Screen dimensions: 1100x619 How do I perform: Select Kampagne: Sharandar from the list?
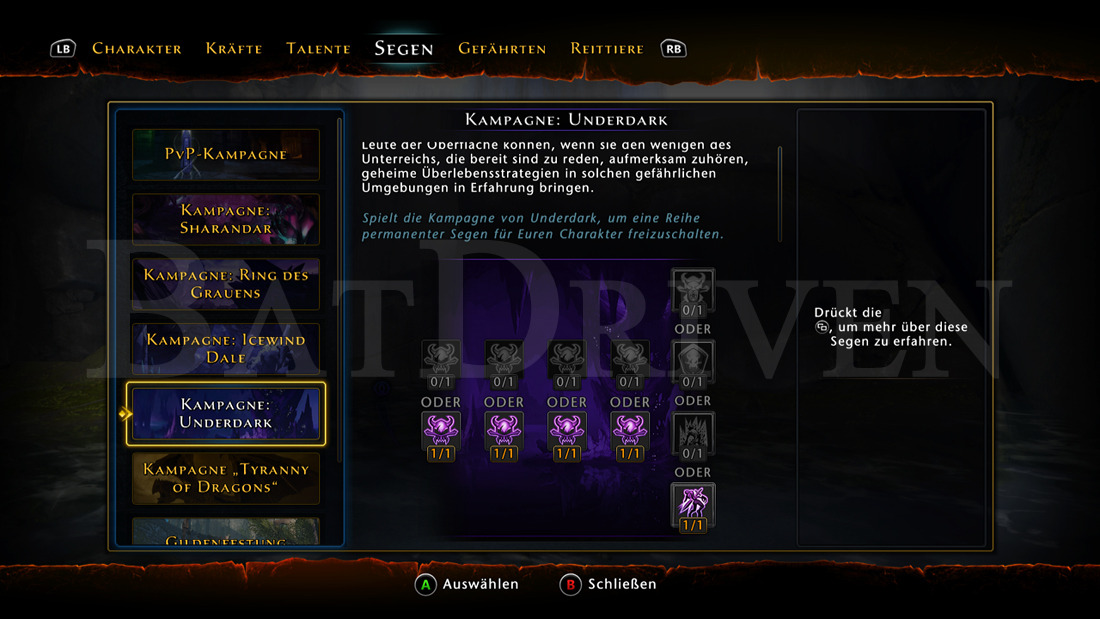tap(226, 219)
